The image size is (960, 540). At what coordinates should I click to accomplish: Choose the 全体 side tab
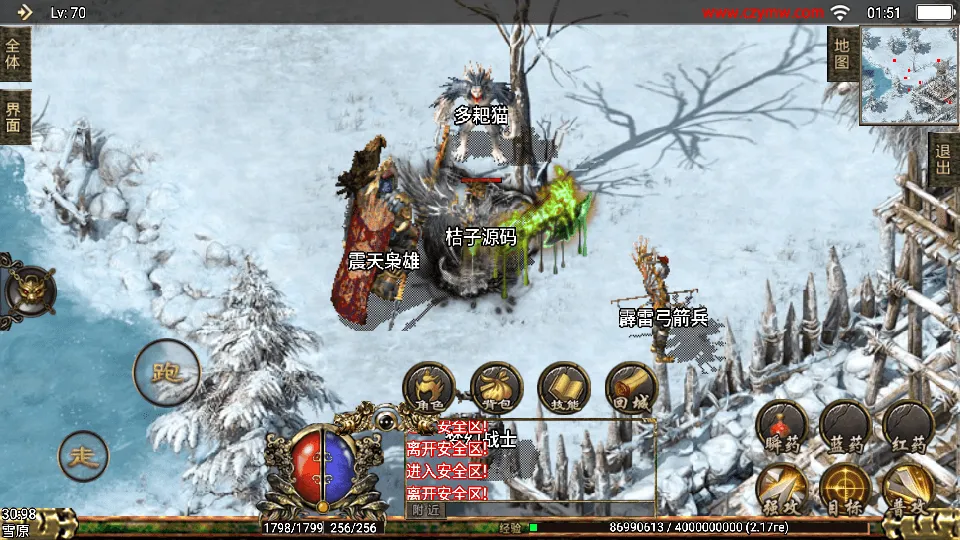(14, 54)
